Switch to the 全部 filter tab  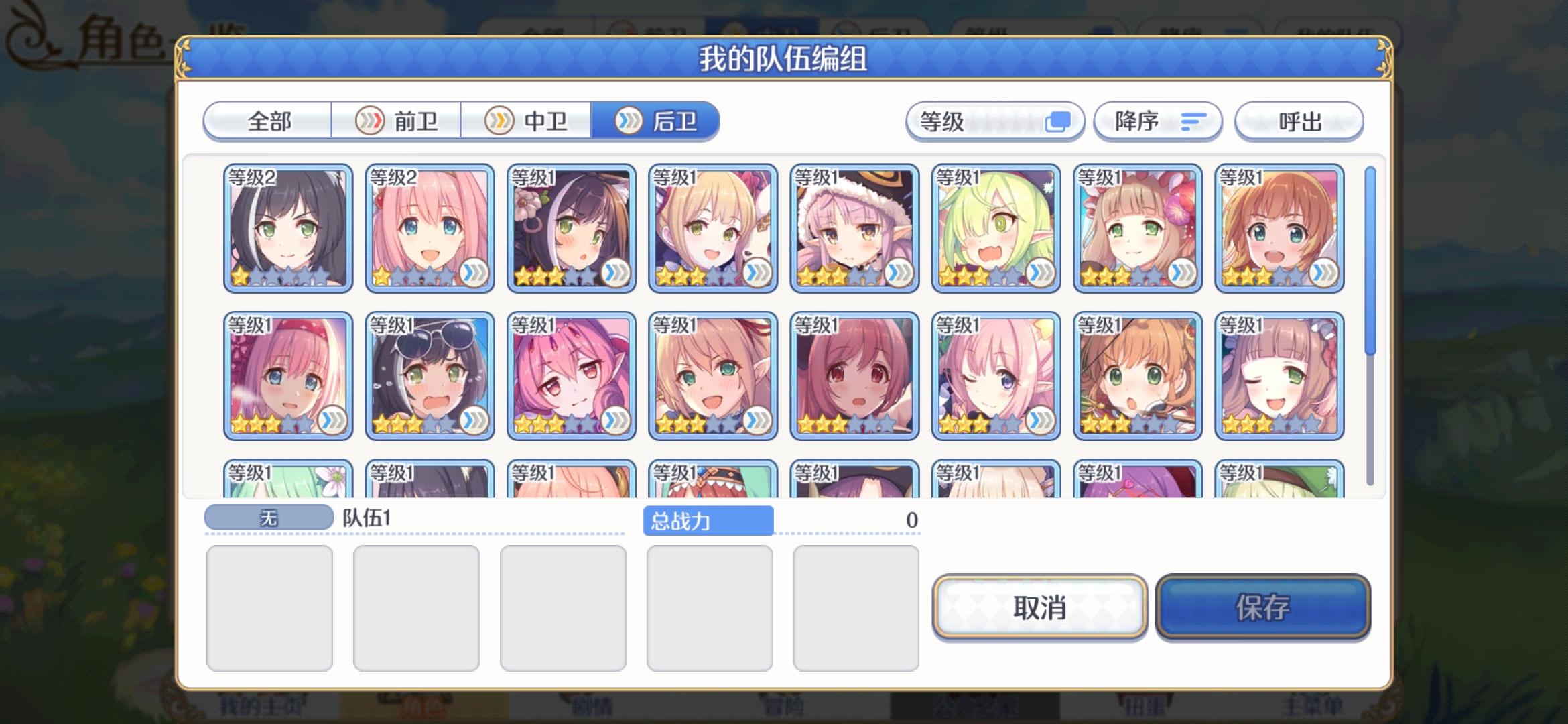[x=270, y=121]
